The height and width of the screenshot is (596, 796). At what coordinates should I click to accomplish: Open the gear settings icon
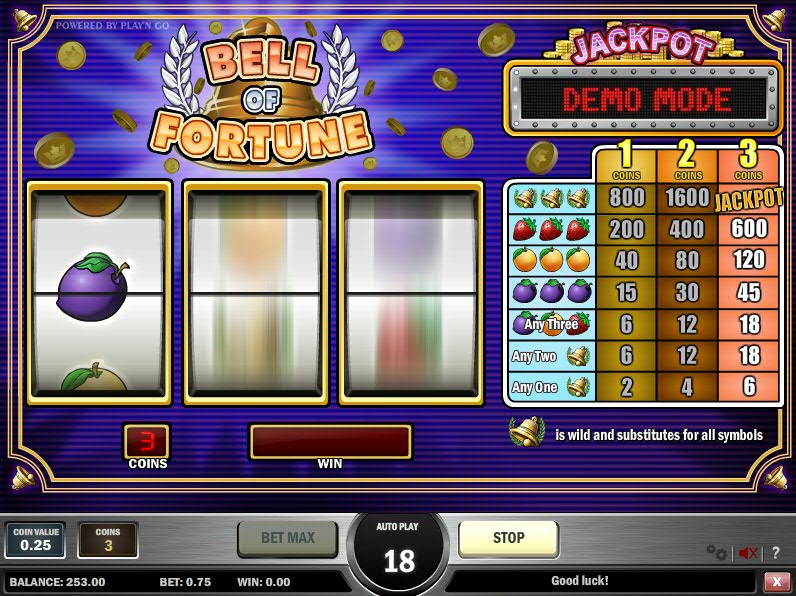(x=717, y=552)
